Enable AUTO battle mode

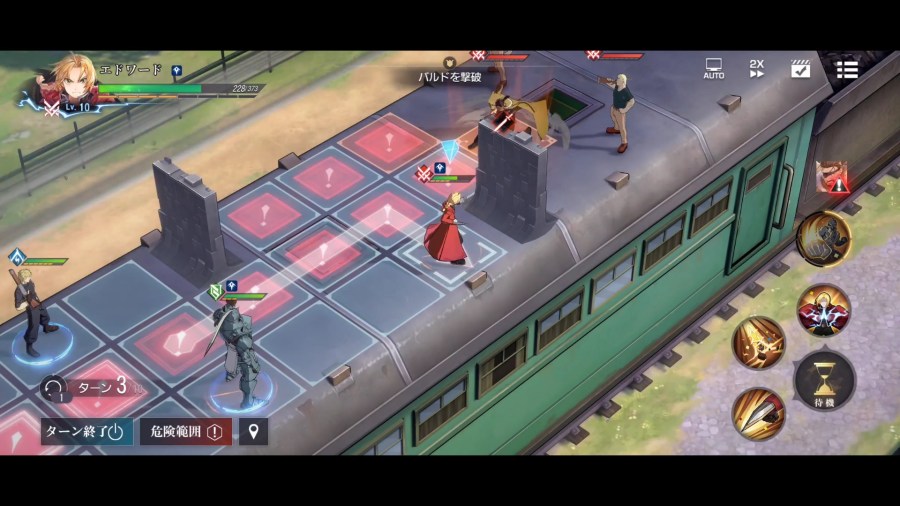[x=713, y=68]
